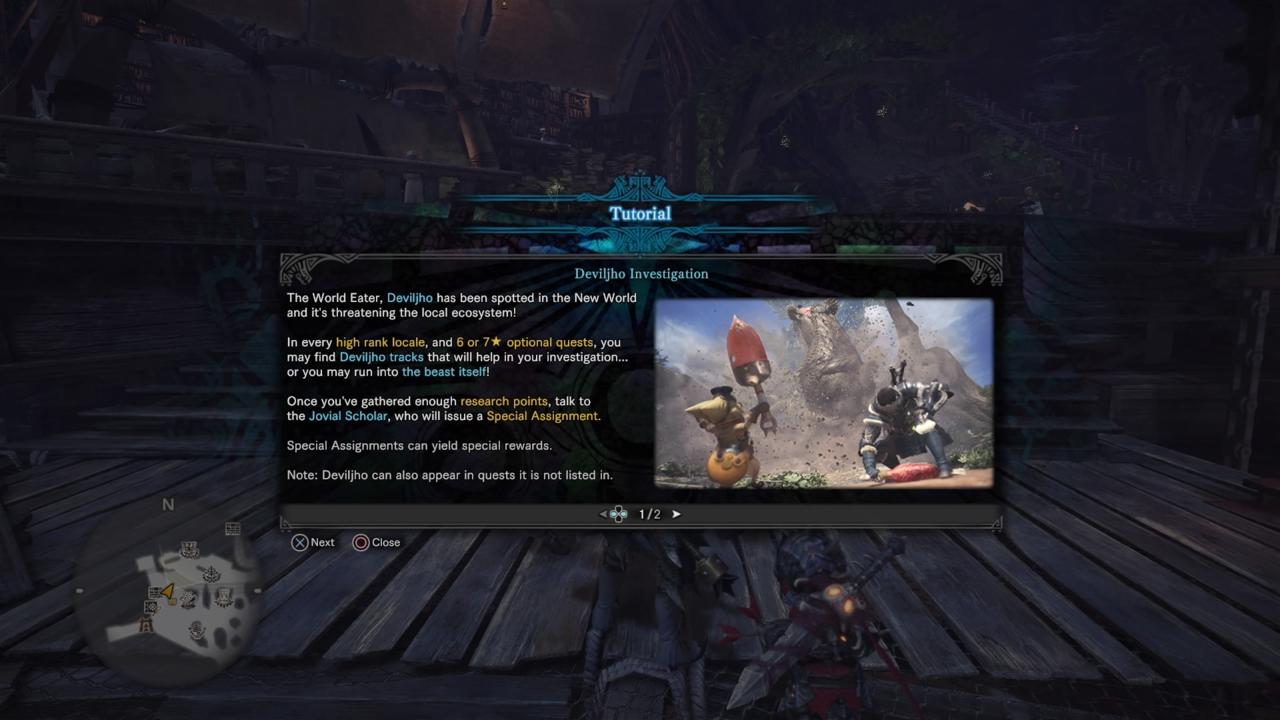This screenshot has width=1280, height=720.
Task: View the Deviljho tutorial illustration
Action: [x=823, y=393]
